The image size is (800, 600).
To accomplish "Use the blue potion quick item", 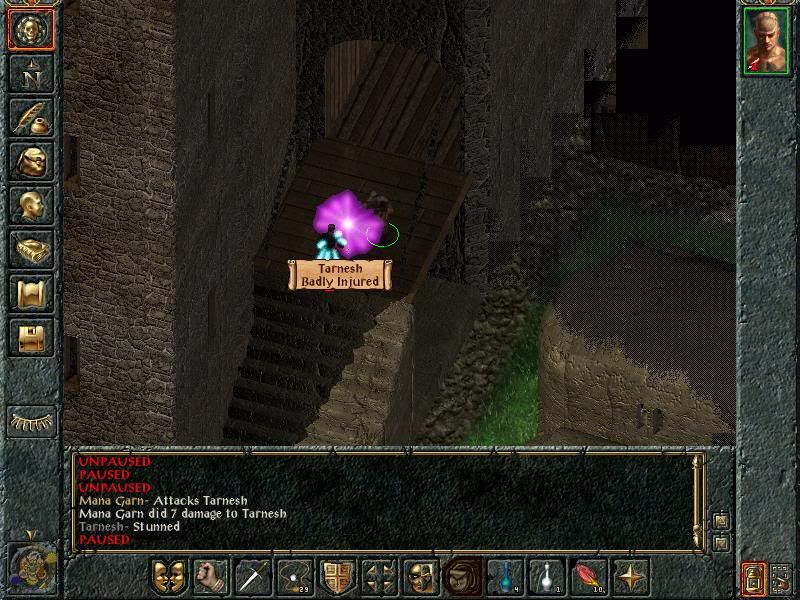I will [504, 577].
